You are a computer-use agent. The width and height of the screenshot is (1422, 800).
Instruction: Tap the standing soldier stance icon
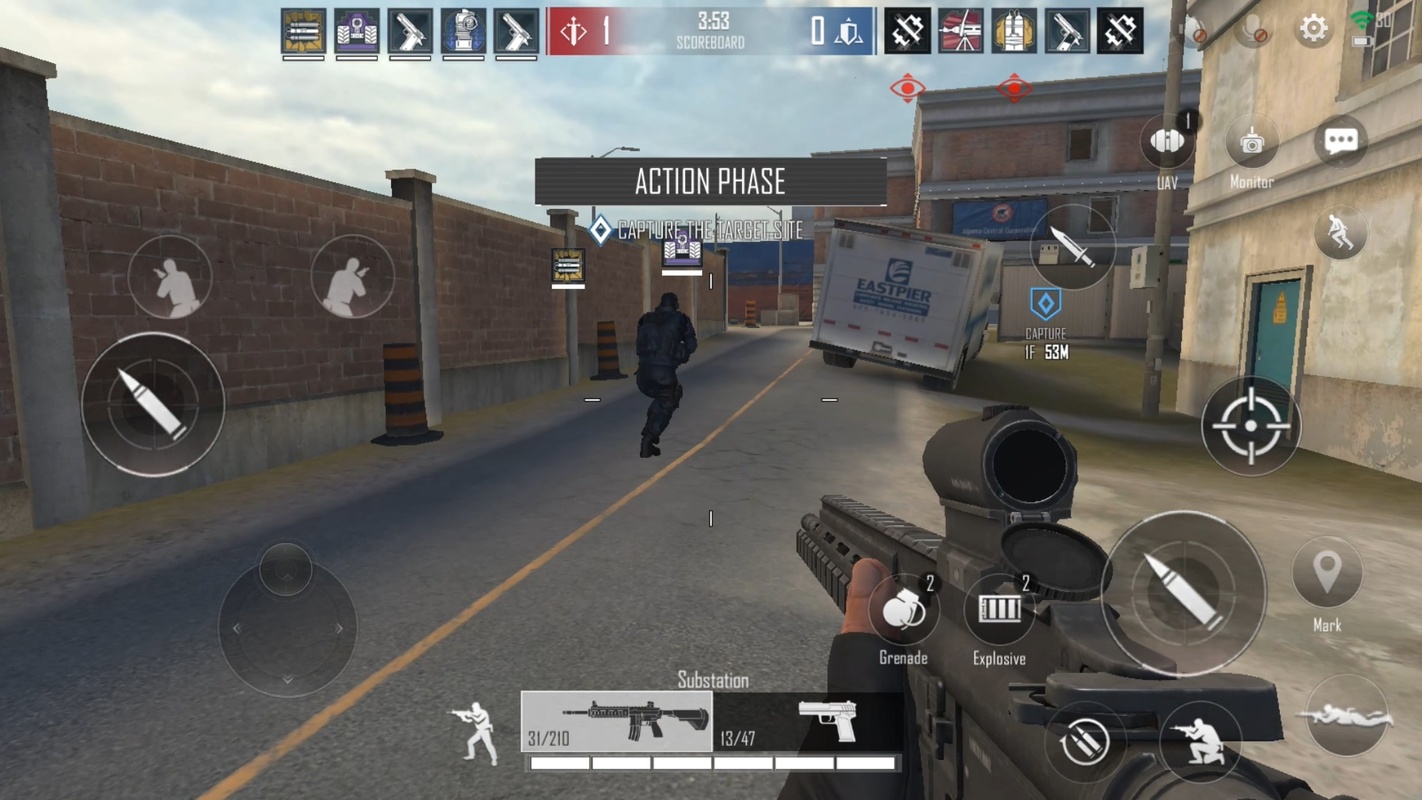pyautogui.click(x=475, y=732)
